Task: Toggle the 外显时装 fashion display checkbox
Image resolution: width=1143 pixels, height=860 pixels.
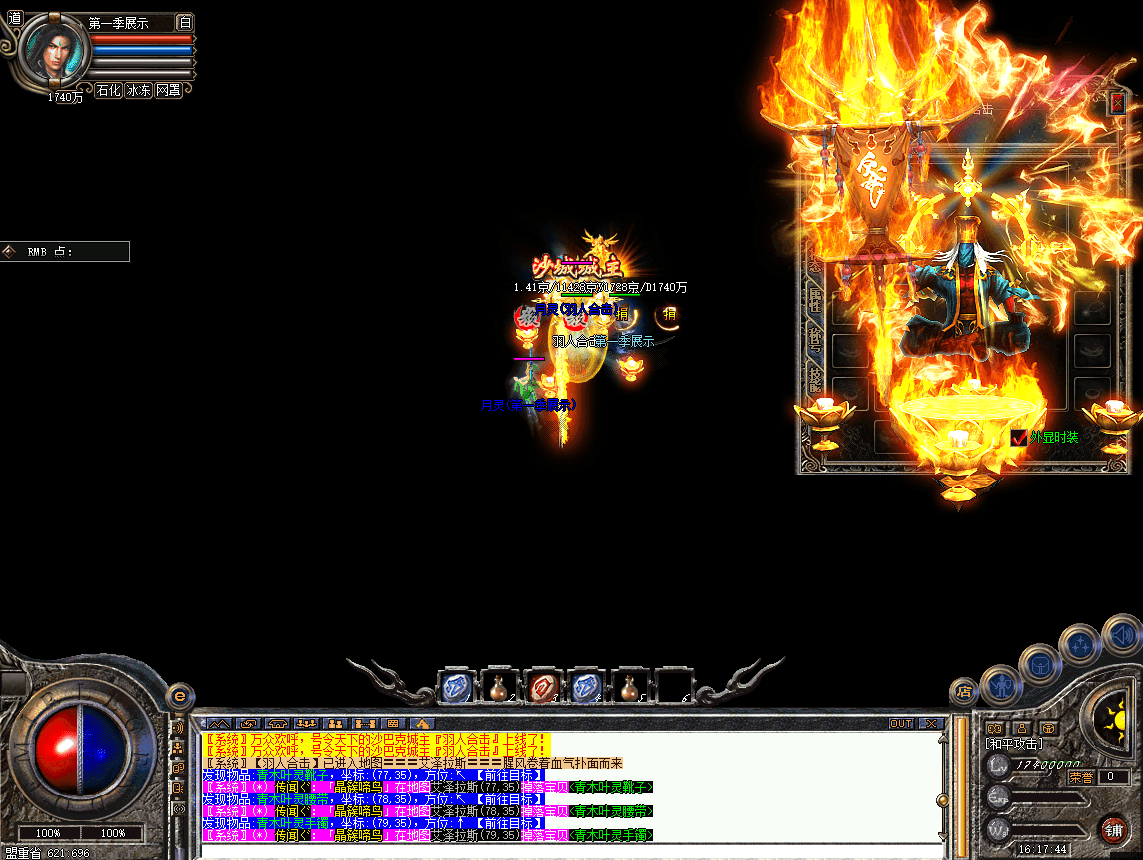Action: tap(1019, 437)
